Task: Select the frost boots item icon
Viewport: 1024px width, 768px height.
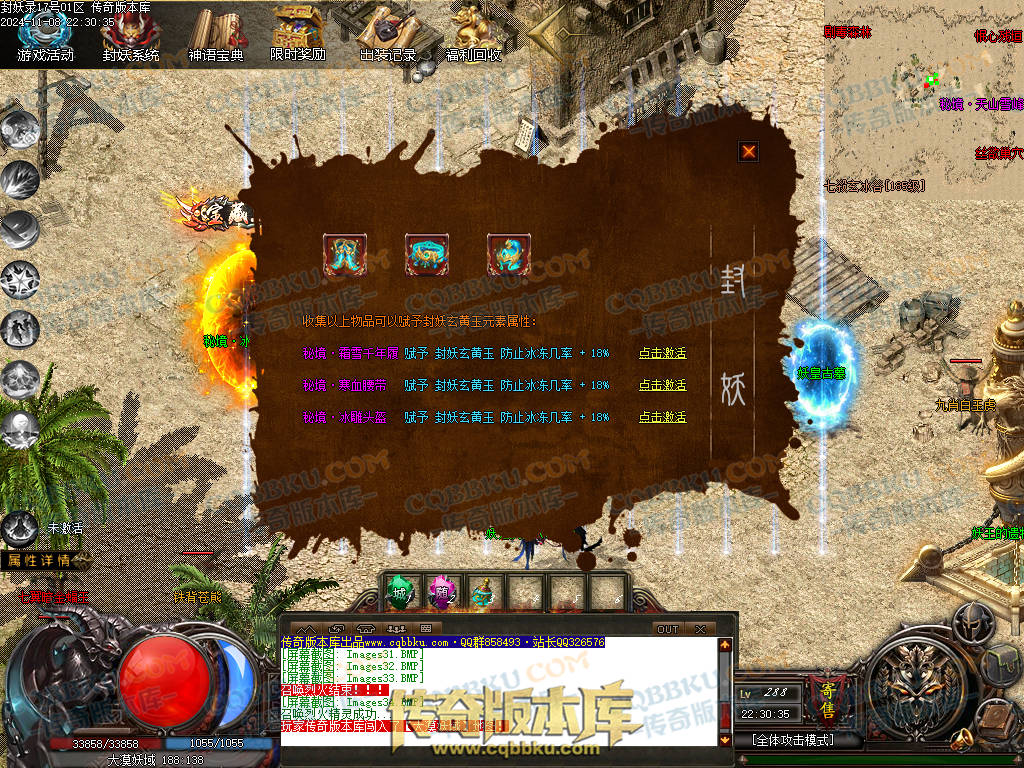Action: point(345,255)
